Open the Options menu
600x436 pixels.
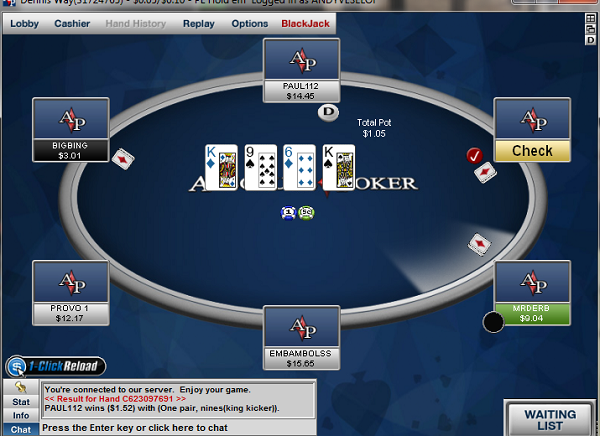[249, 22]
